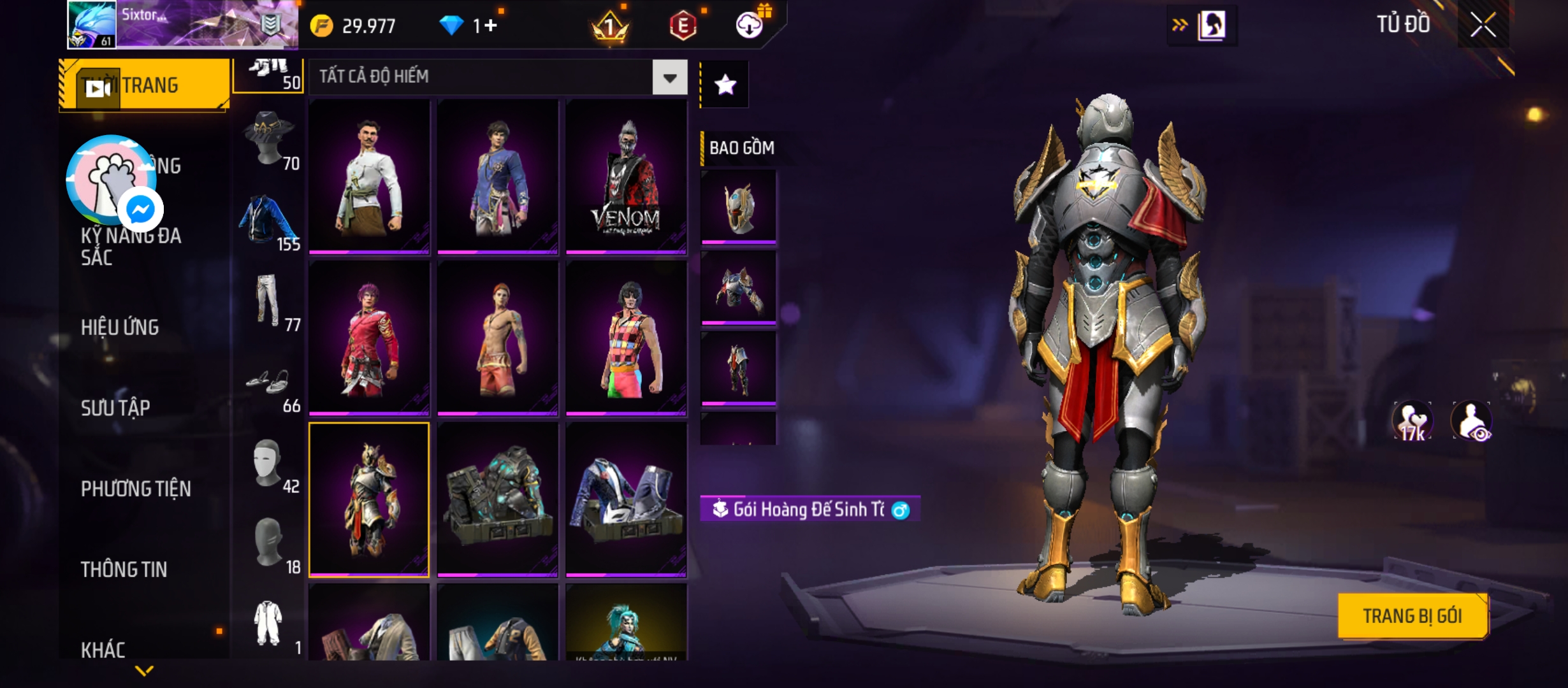Open the rarity filter dropdown
The width and height of the screenshot is (1568, 688).
pos(669,78)
